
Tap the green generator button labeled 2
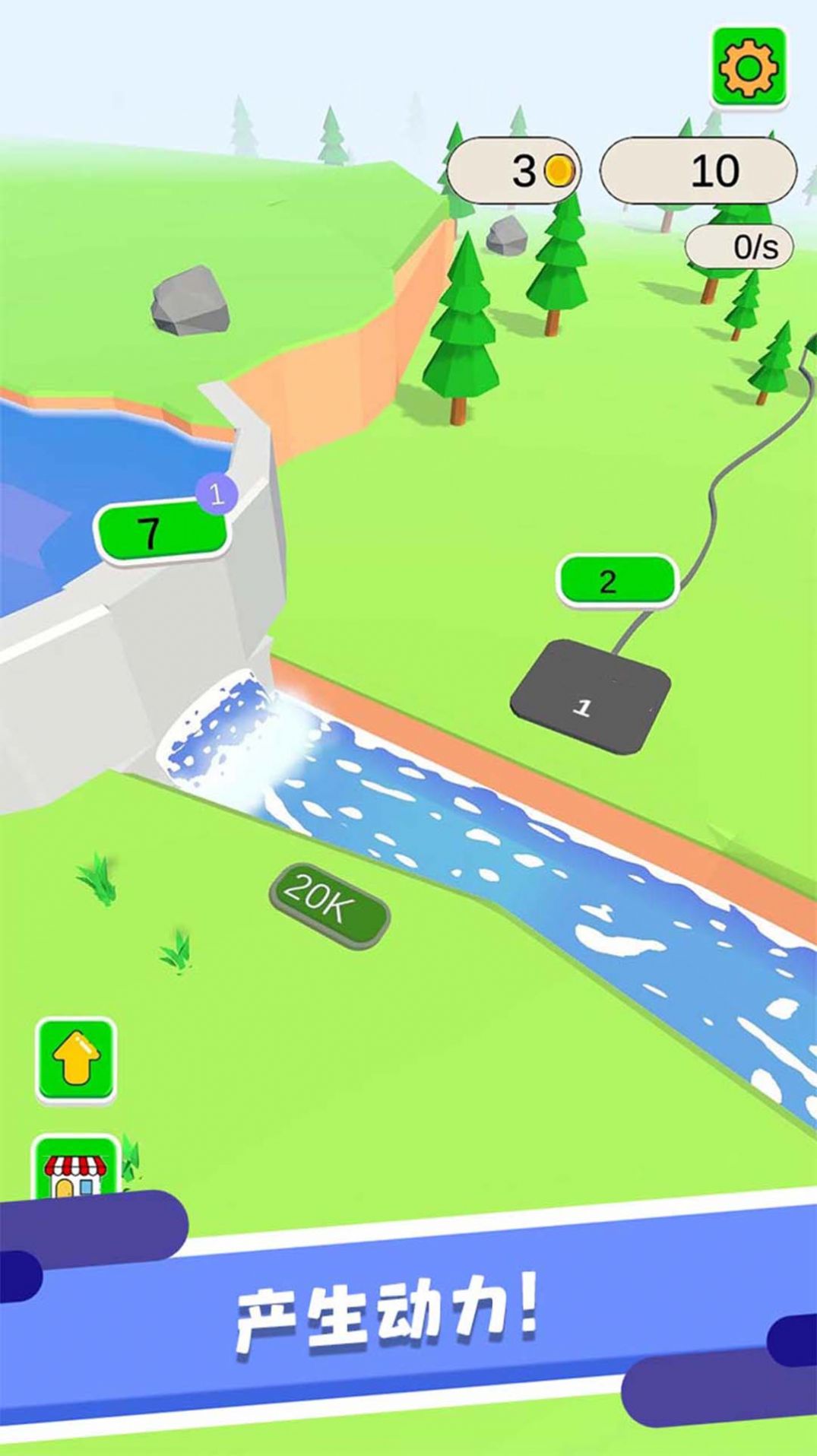[x=616, y=582]
